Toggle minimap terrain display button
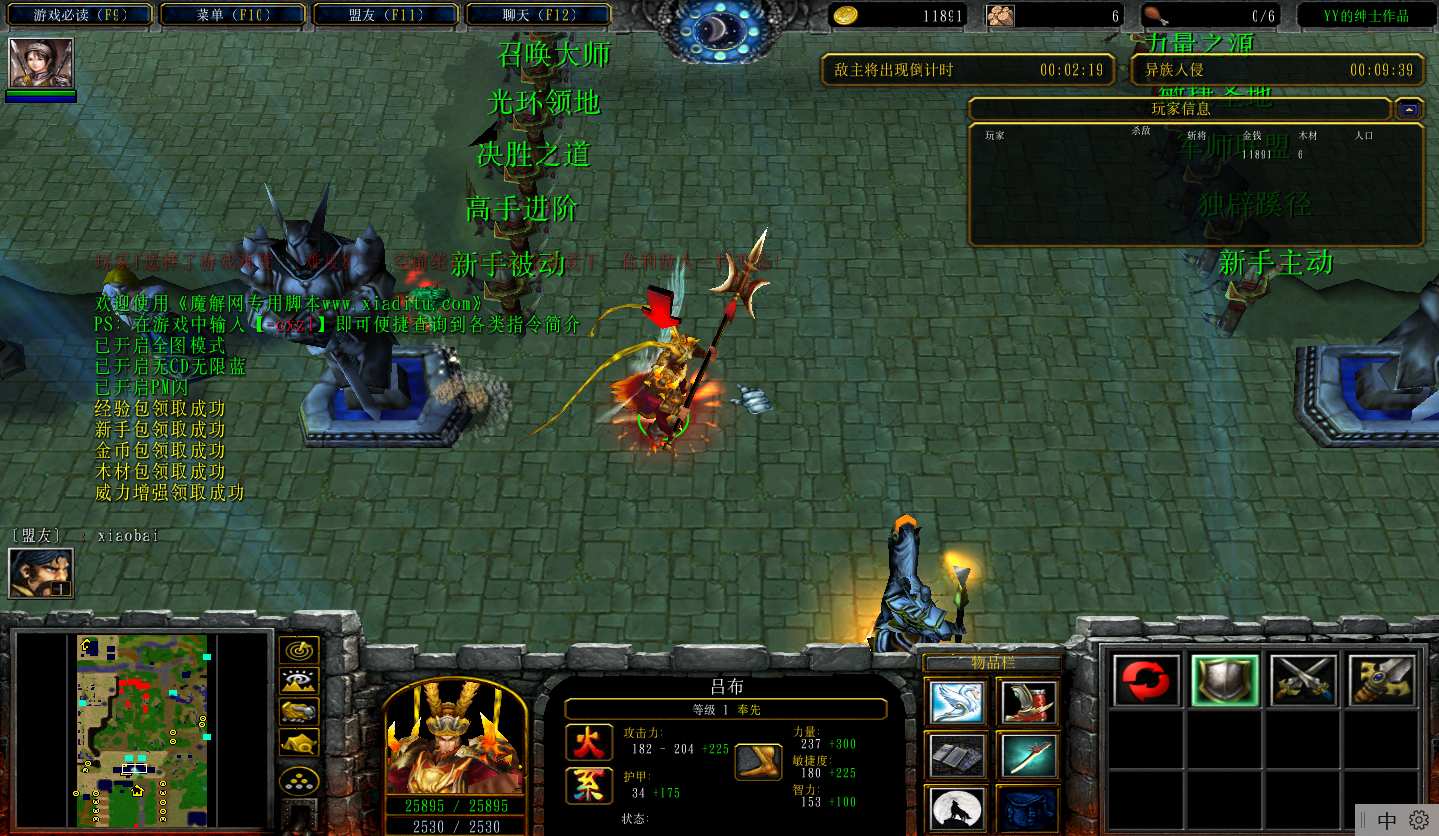 pos(298,681)
